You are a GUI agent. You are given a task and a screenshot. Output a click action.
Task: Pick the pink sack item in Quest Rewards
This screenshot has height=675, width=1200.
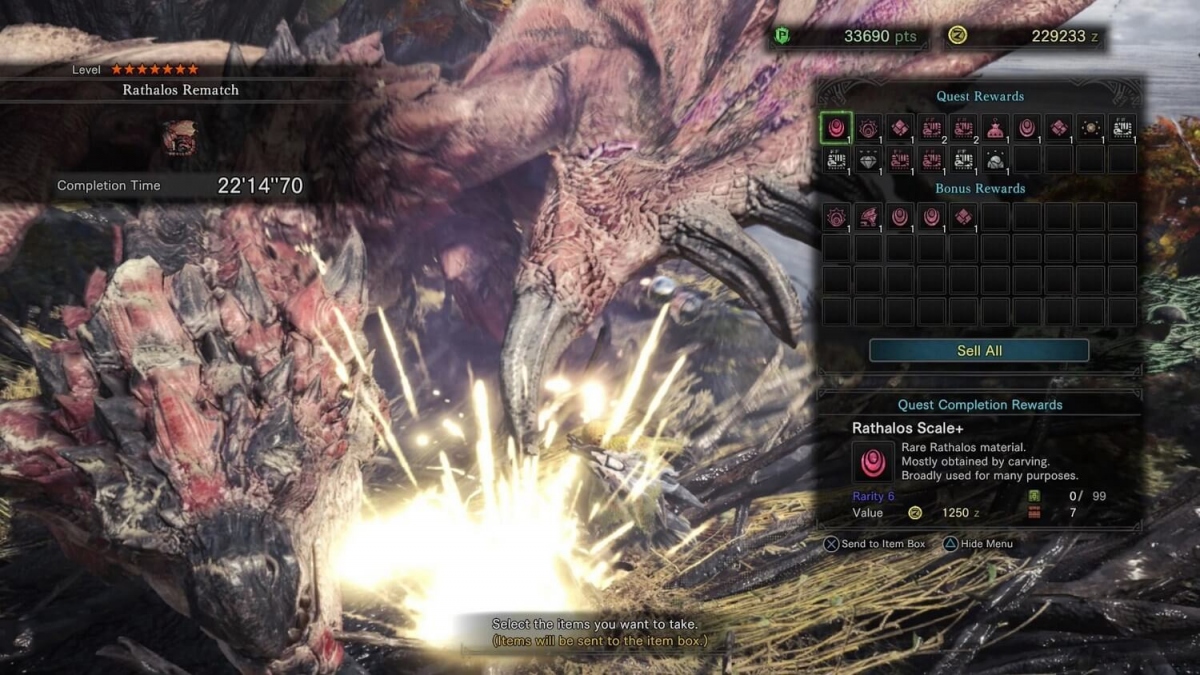(x=995, y=127)
